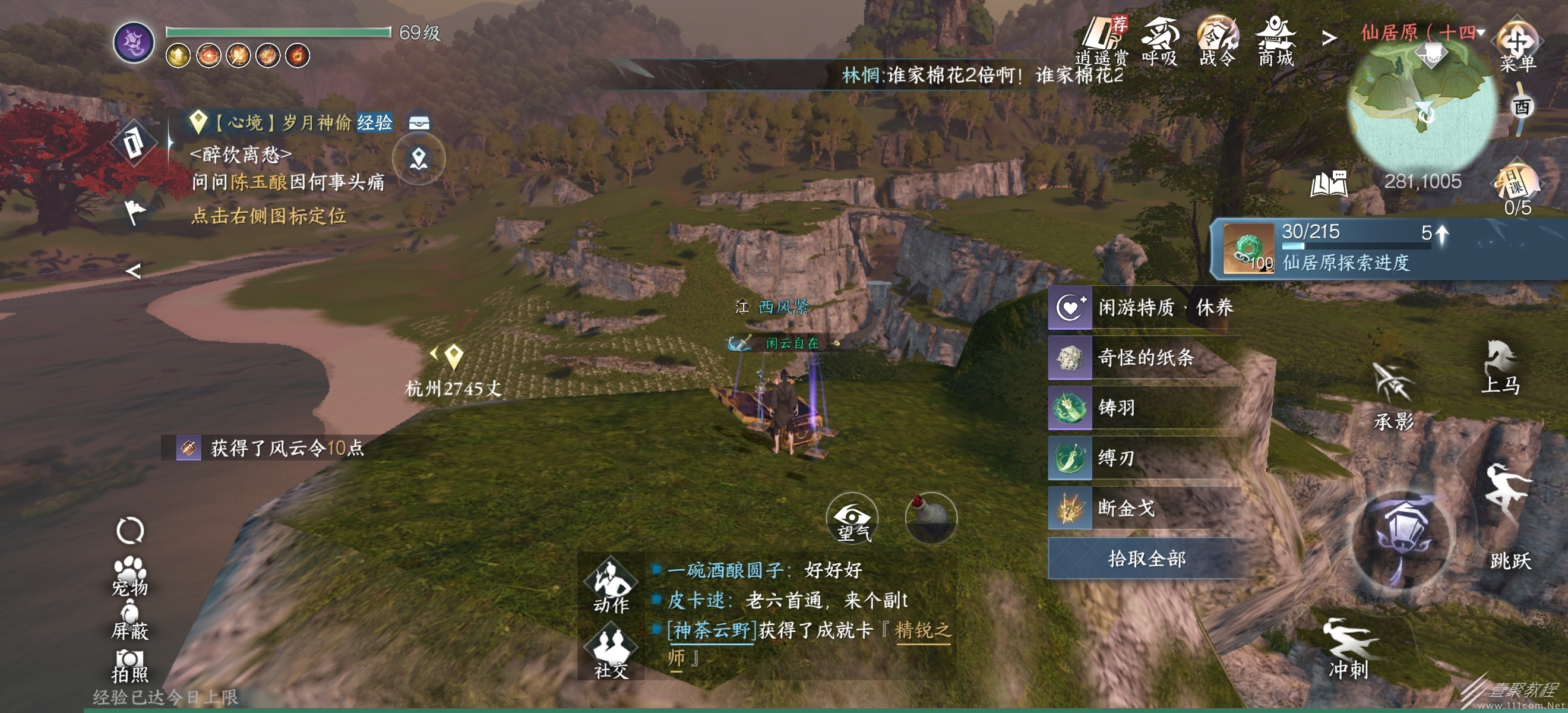Open the 社交 social panel
The image size is (1568, 713).
[611, 654]
